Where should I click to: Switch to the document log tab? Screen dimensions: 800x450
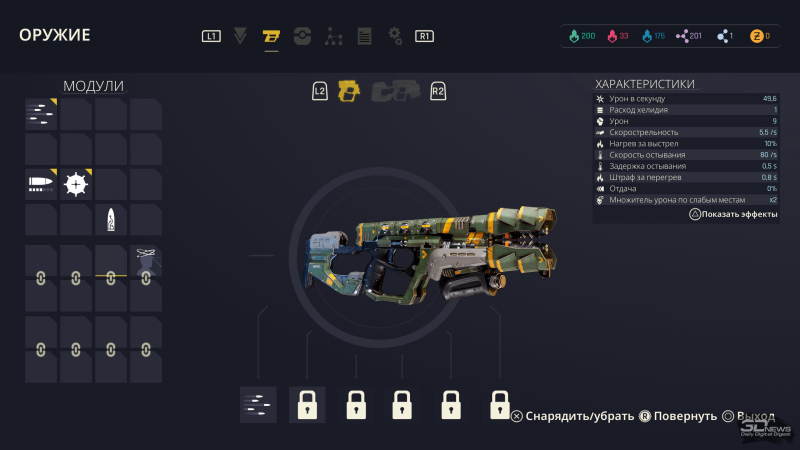tap(364, 37)
